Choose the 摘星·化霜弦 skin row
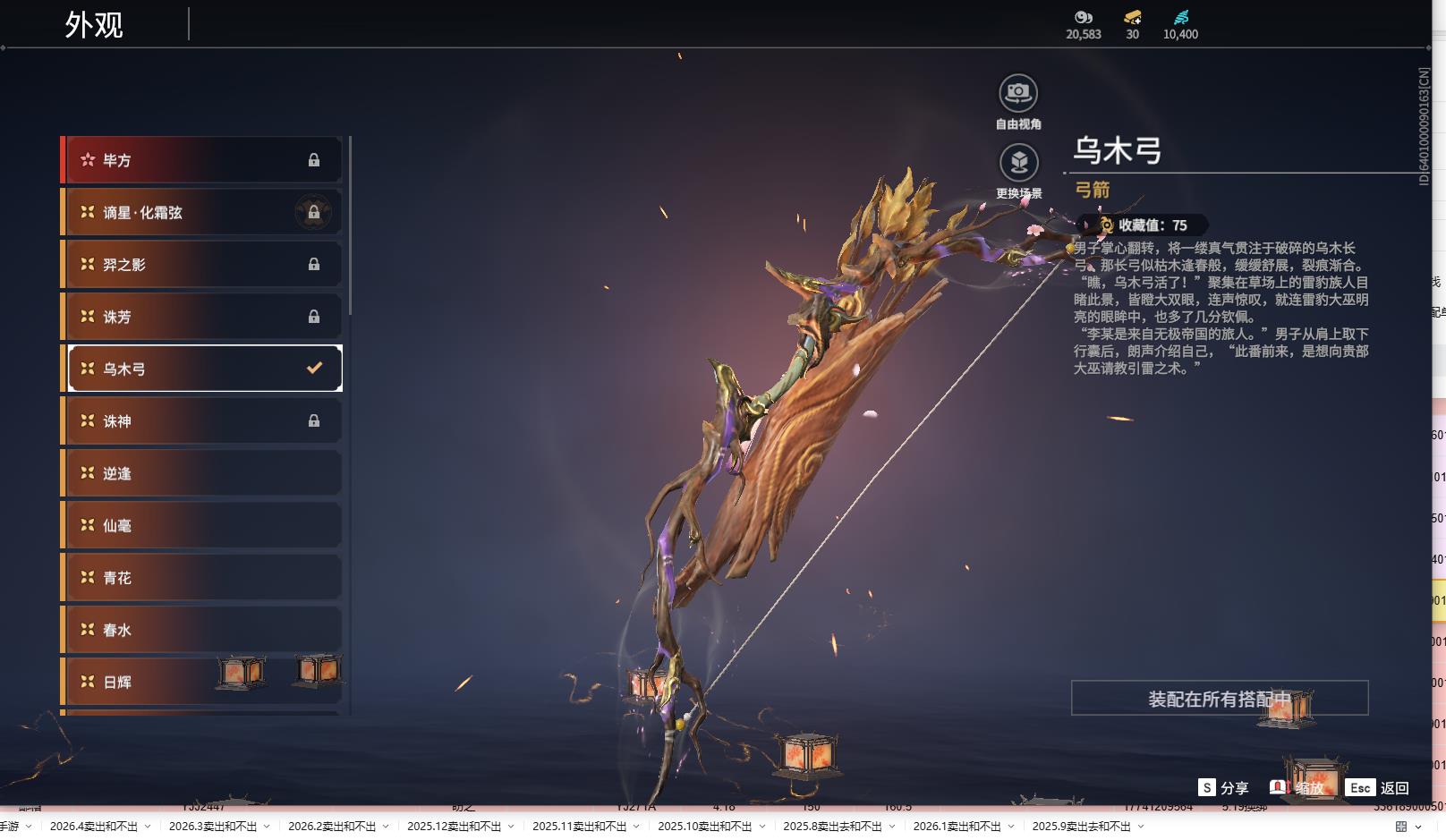The height and width of the screenshot is (840, 1446). click(x=201, y=212)
